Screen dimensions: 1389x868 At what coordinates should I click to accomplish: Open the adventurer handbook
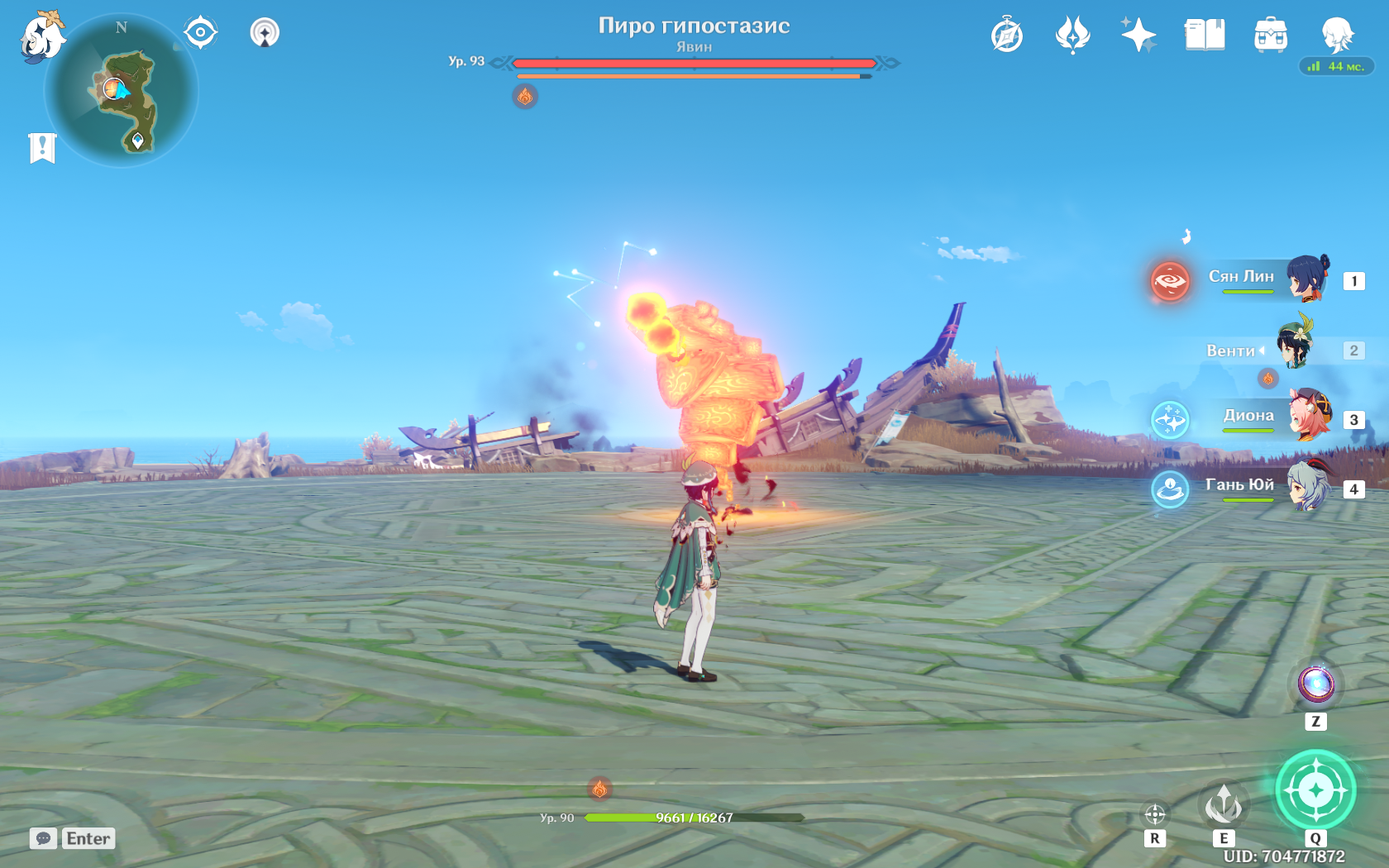point(1205,36)
